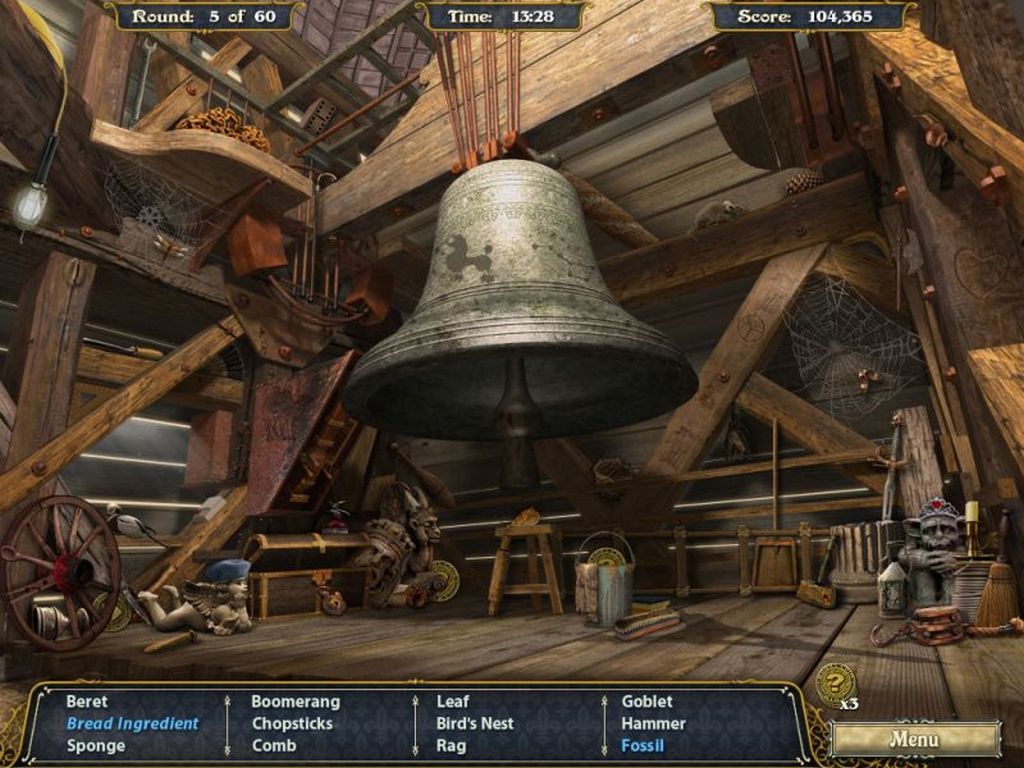1024x768 pixels.
Task: Select Goblet from the item list
Action: pyautogui.click(x=647, y=702)
